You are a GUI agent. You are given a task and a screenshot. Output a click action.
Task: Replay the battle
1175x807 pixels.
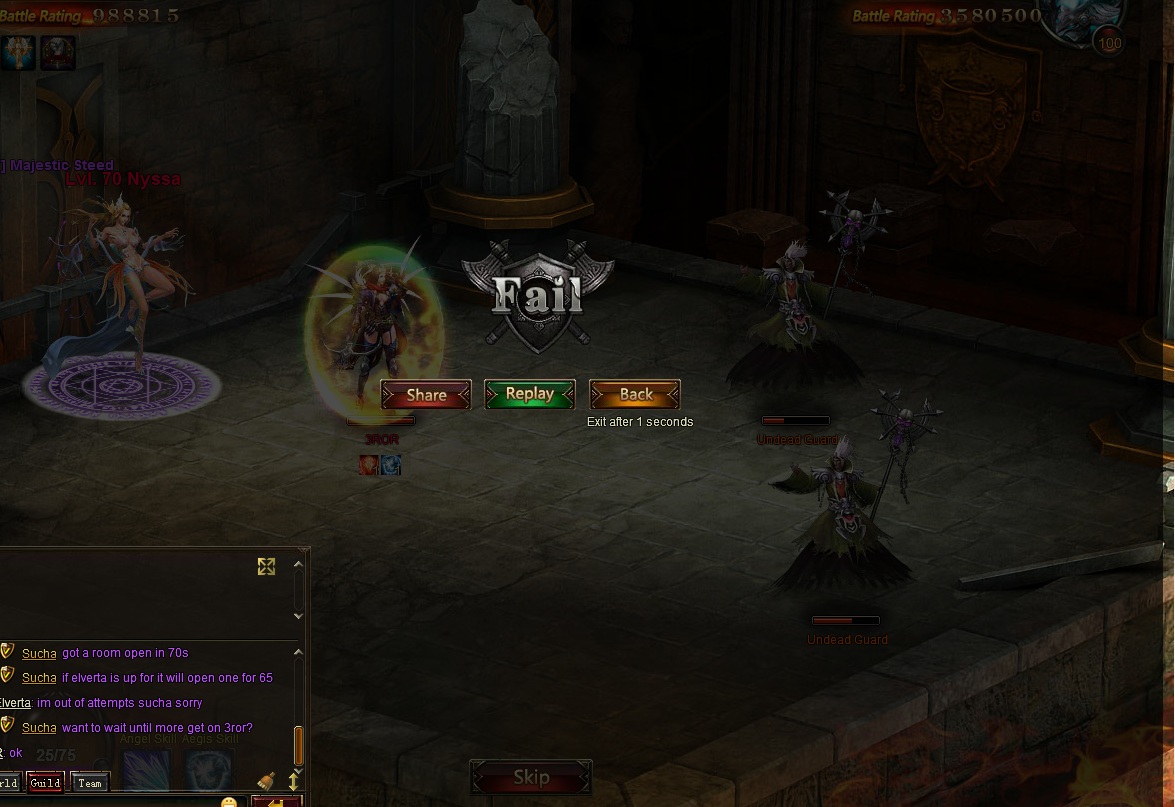530,394
